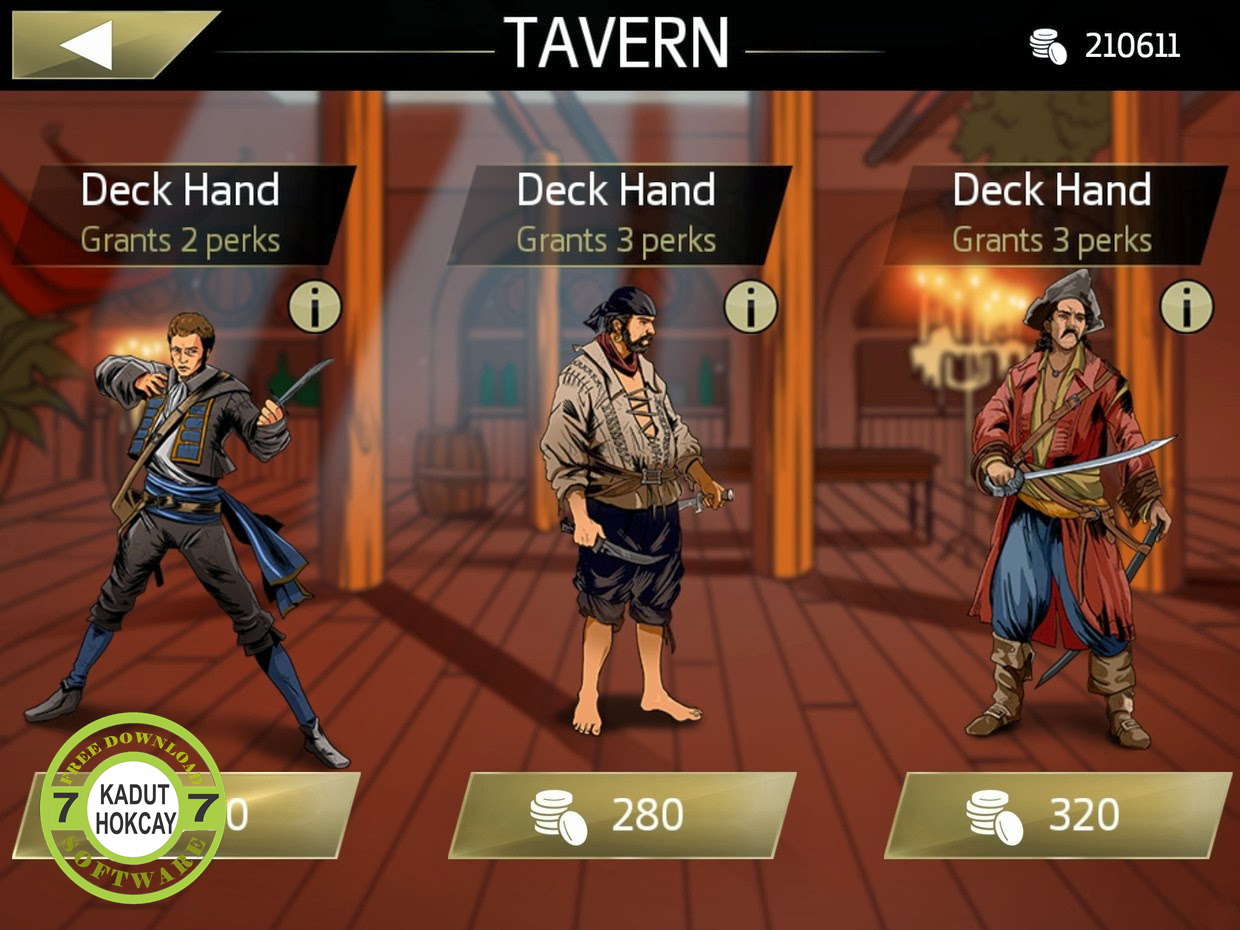View info for the red-coat deck hand
The width and height of the screenshot is (1240, 930).
point(1187,307)
